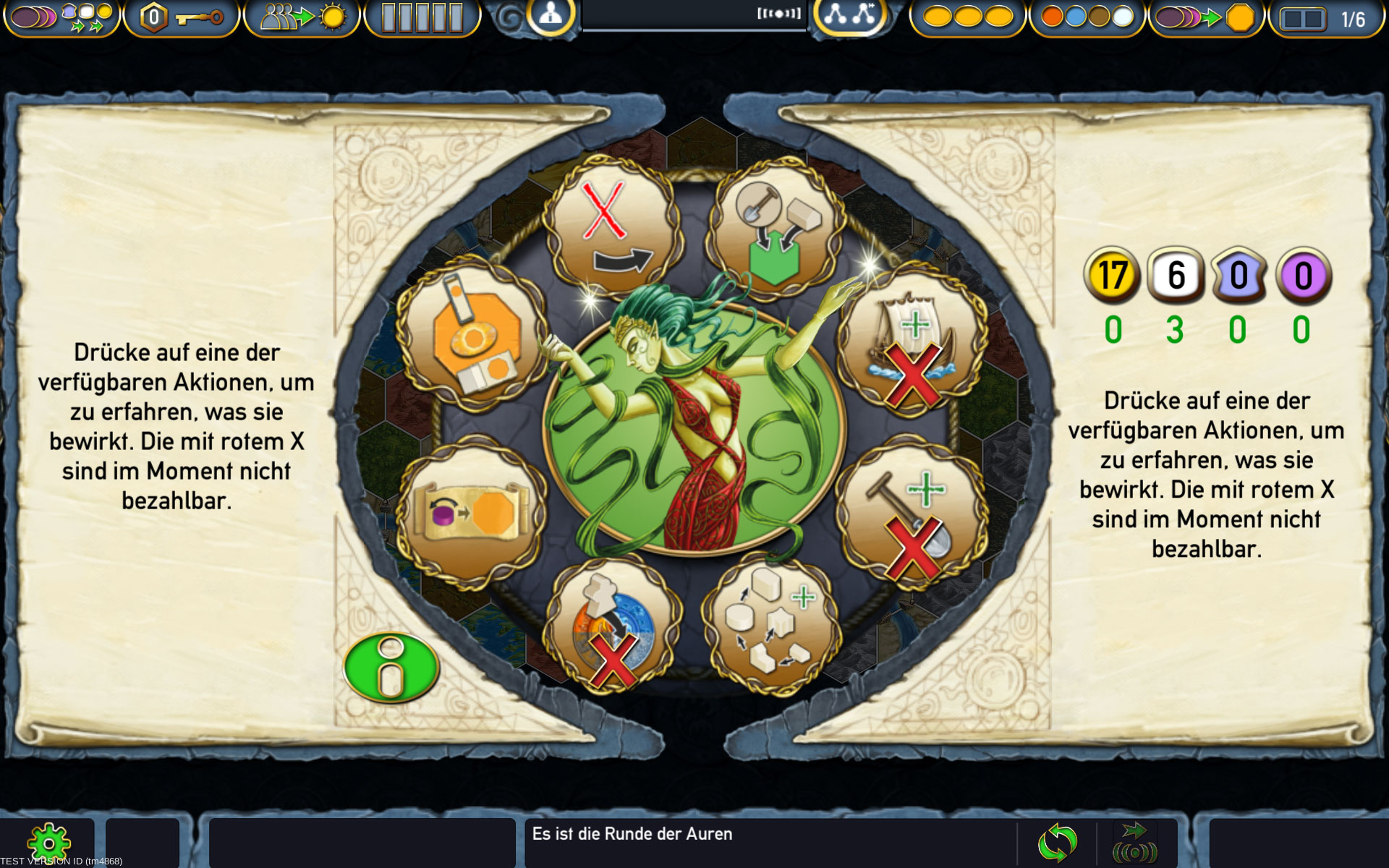Open the round 1/6 tracker panel

coord(1325,19)
